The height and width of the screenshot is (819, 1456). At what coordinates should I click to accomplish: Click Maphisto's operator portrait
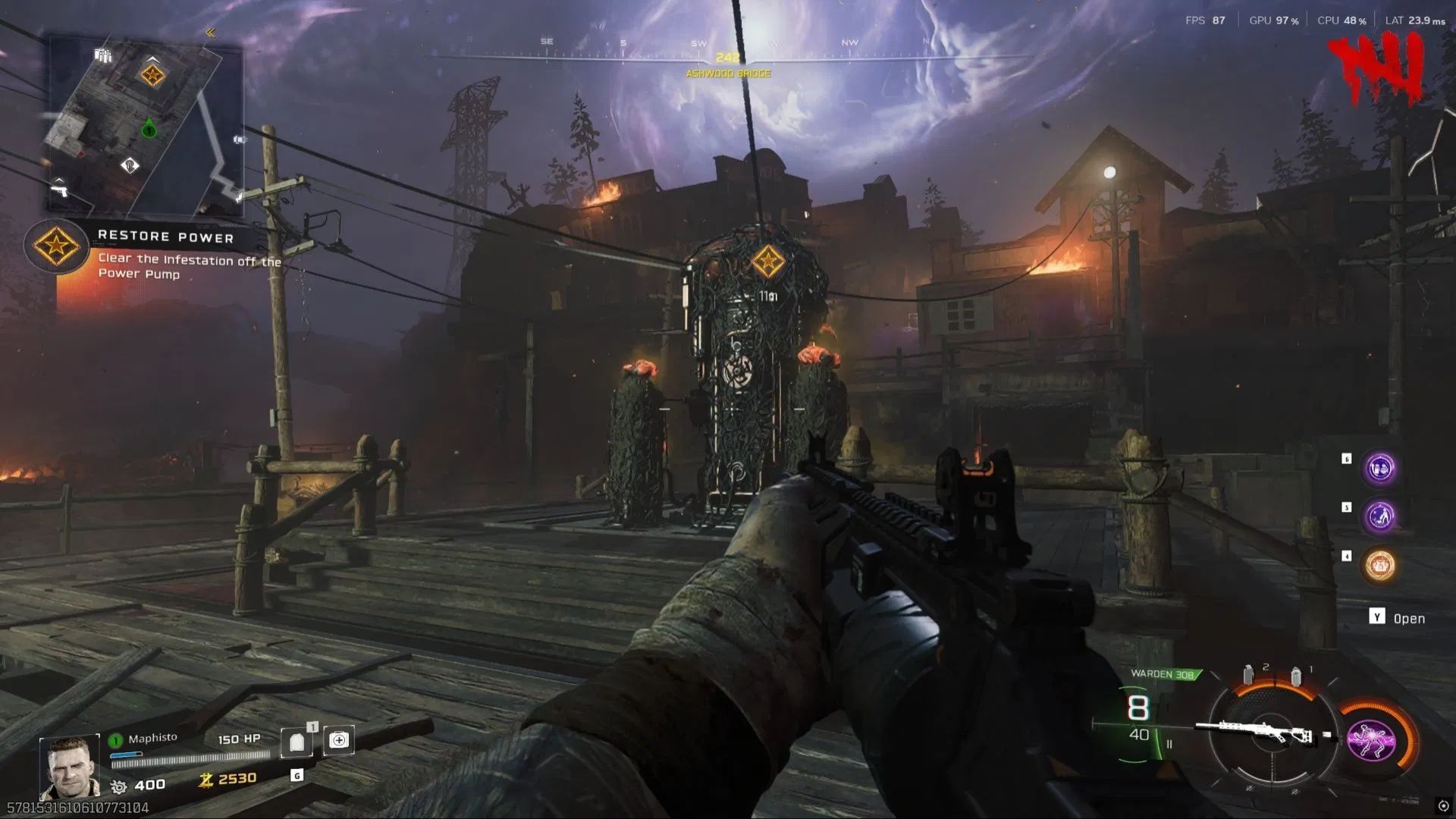point(70,766)
